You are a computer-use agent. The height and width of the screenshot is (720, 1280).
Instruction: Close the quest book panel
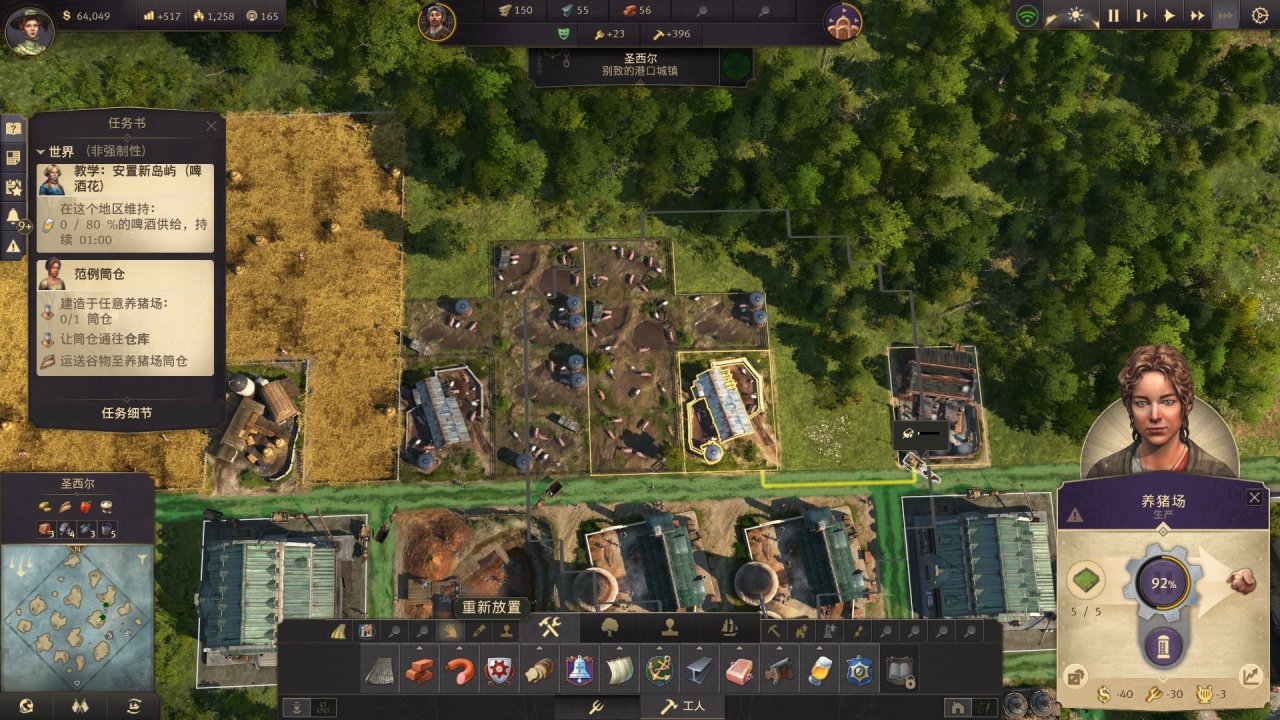[x=211, y=126]
